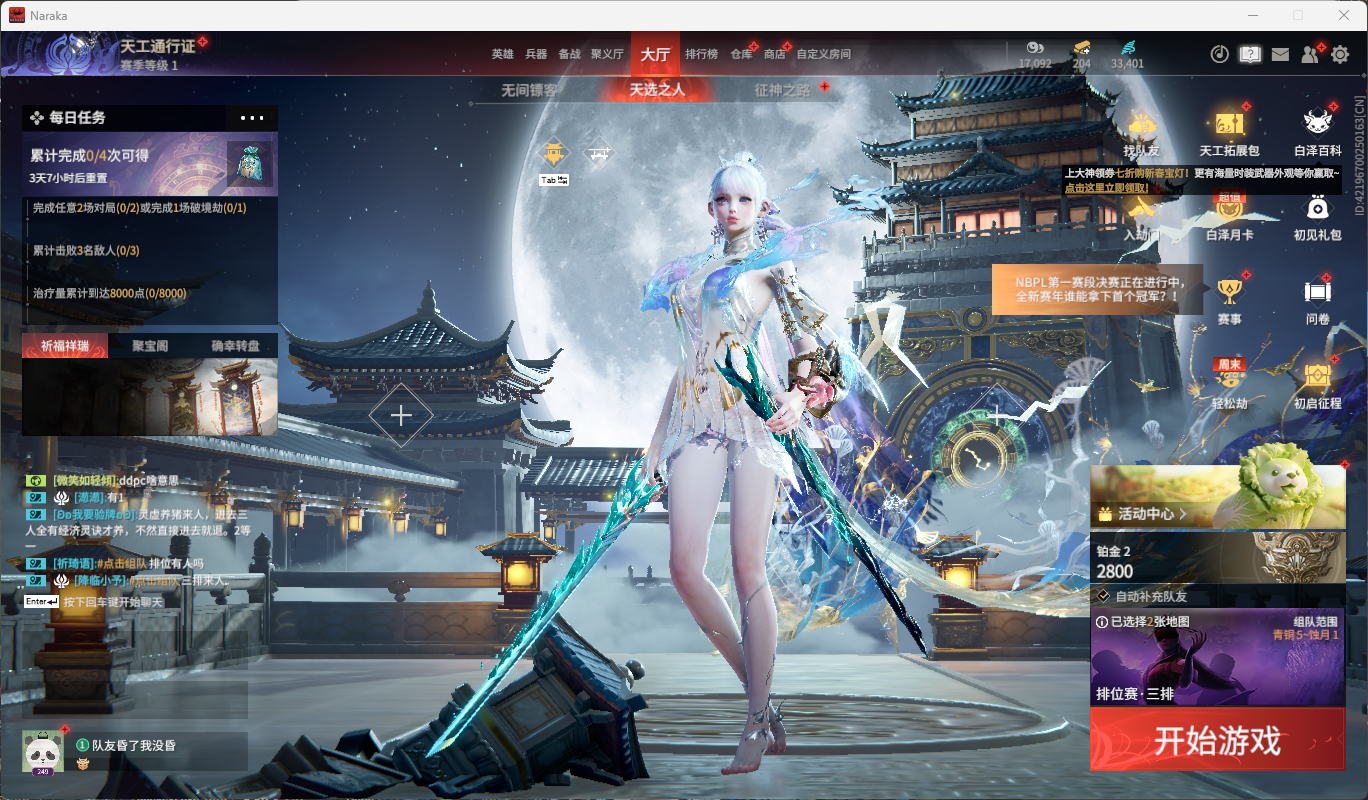Toggle the 自动补充队友 auto-fill checkbox
The width and height of the screenshot is (1368, 800).
[x=1103, y=596]
